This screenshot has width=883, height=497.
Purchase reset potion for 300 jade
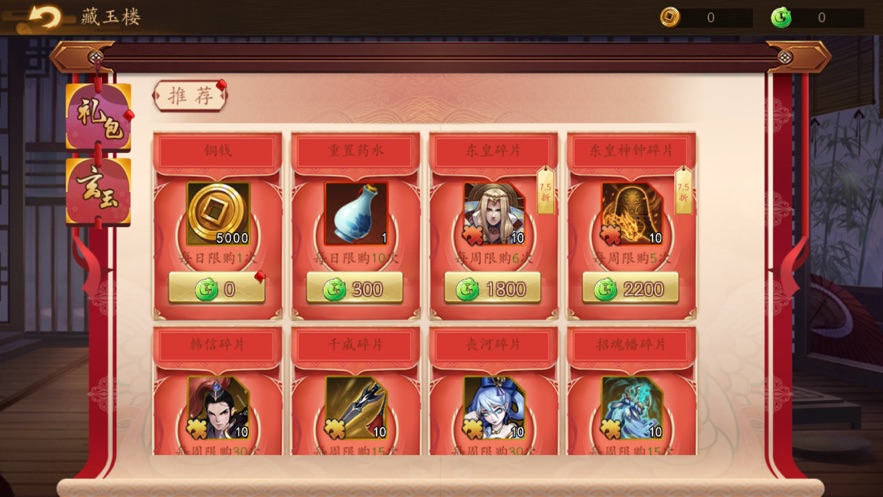[x=355, y=288]
